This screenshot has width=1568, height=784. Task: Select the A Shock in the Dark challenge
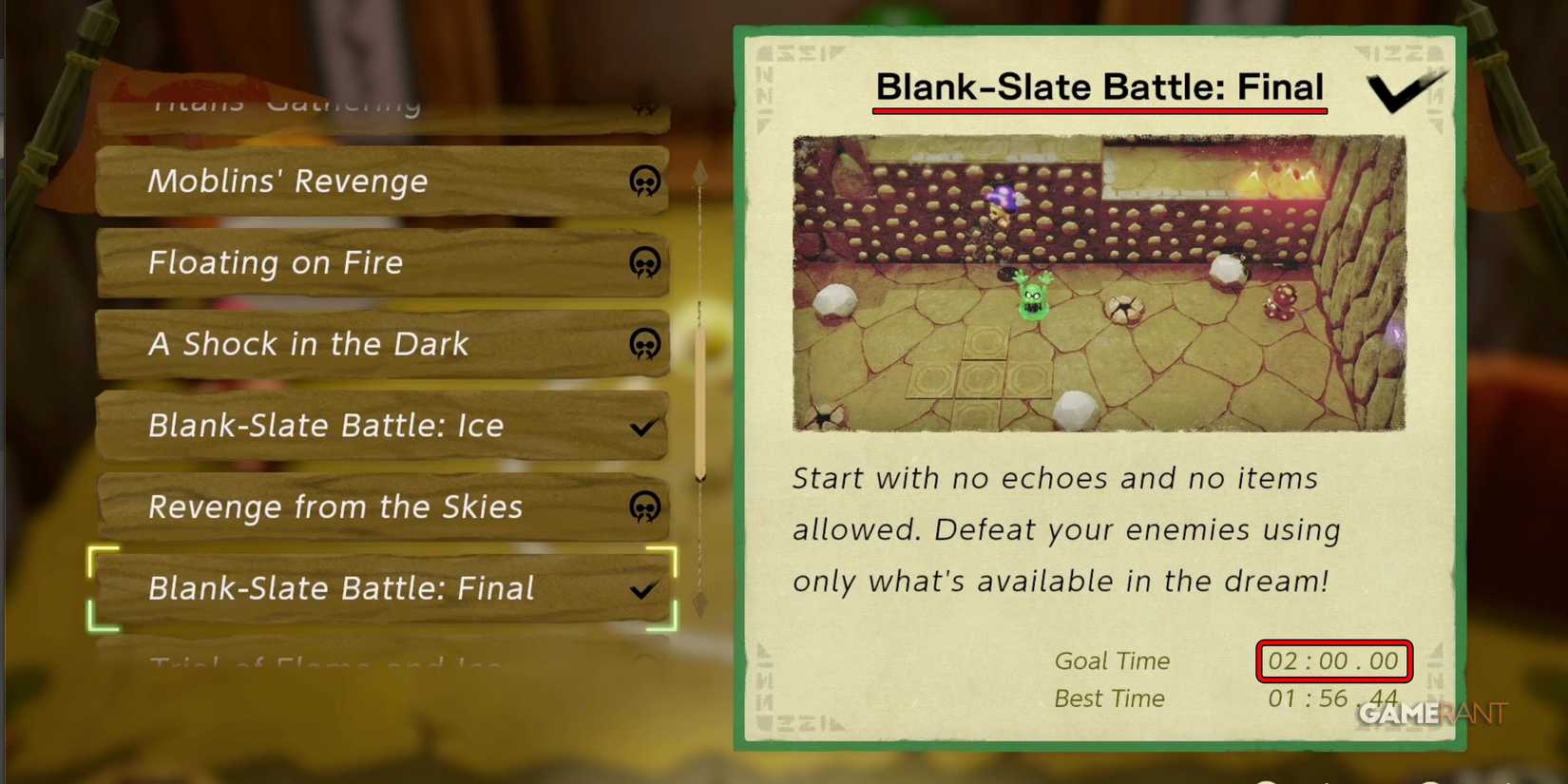333,344
